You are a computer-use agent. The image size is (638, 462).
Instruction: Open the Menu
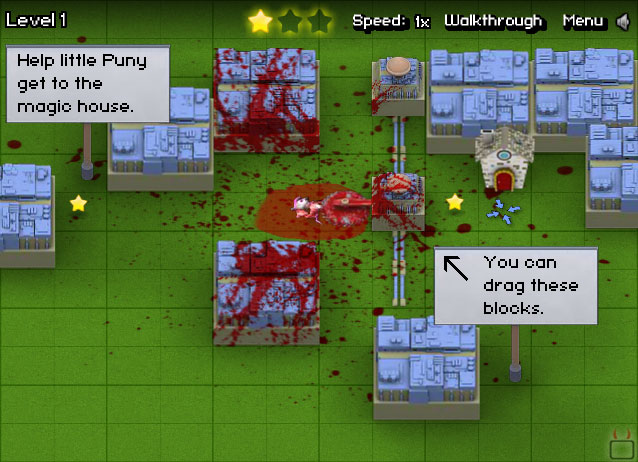(x=582, y=21)
